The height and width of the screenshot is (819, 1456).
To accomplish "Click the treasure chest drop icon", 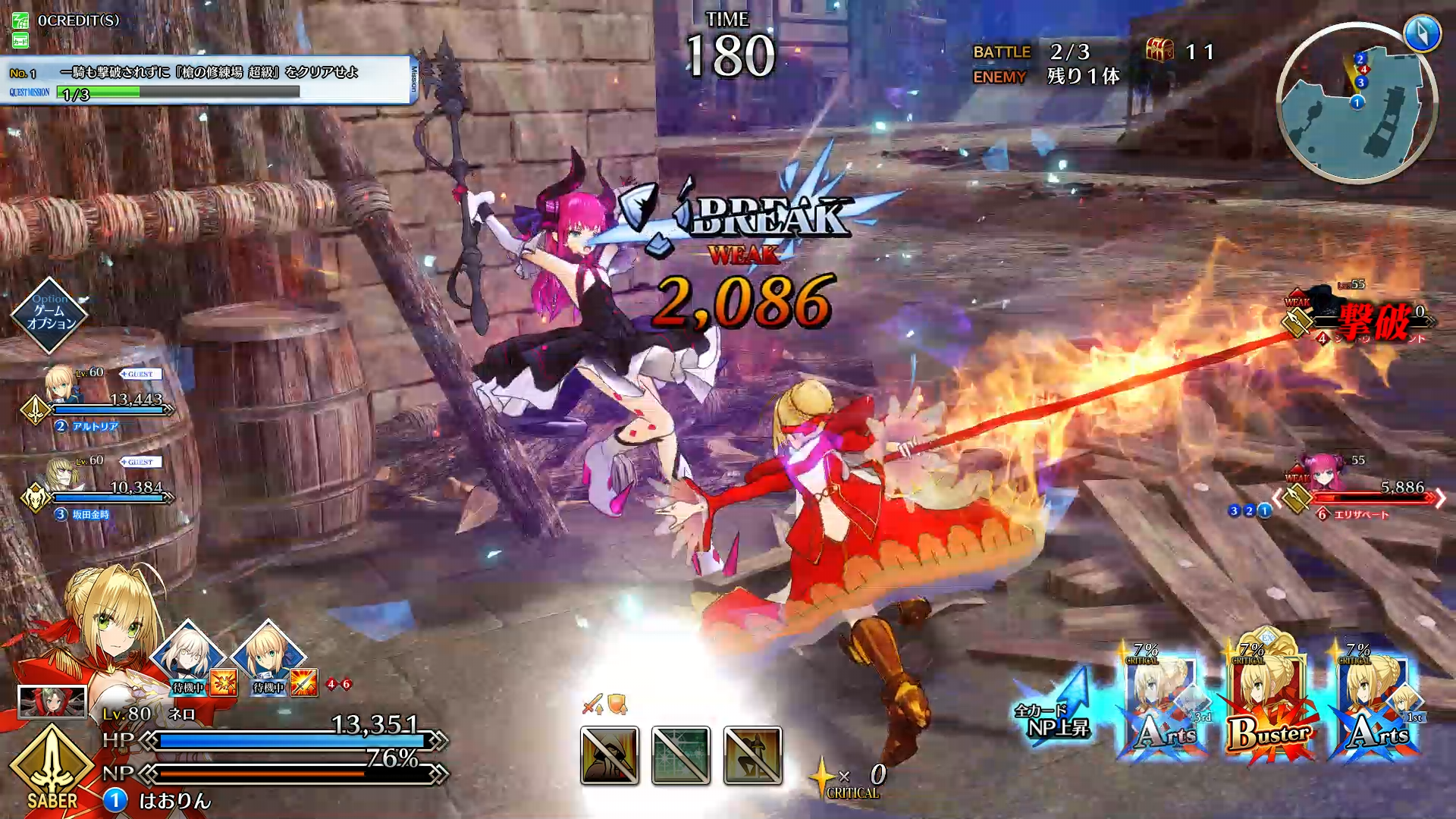I will (x=1159, y=51).
